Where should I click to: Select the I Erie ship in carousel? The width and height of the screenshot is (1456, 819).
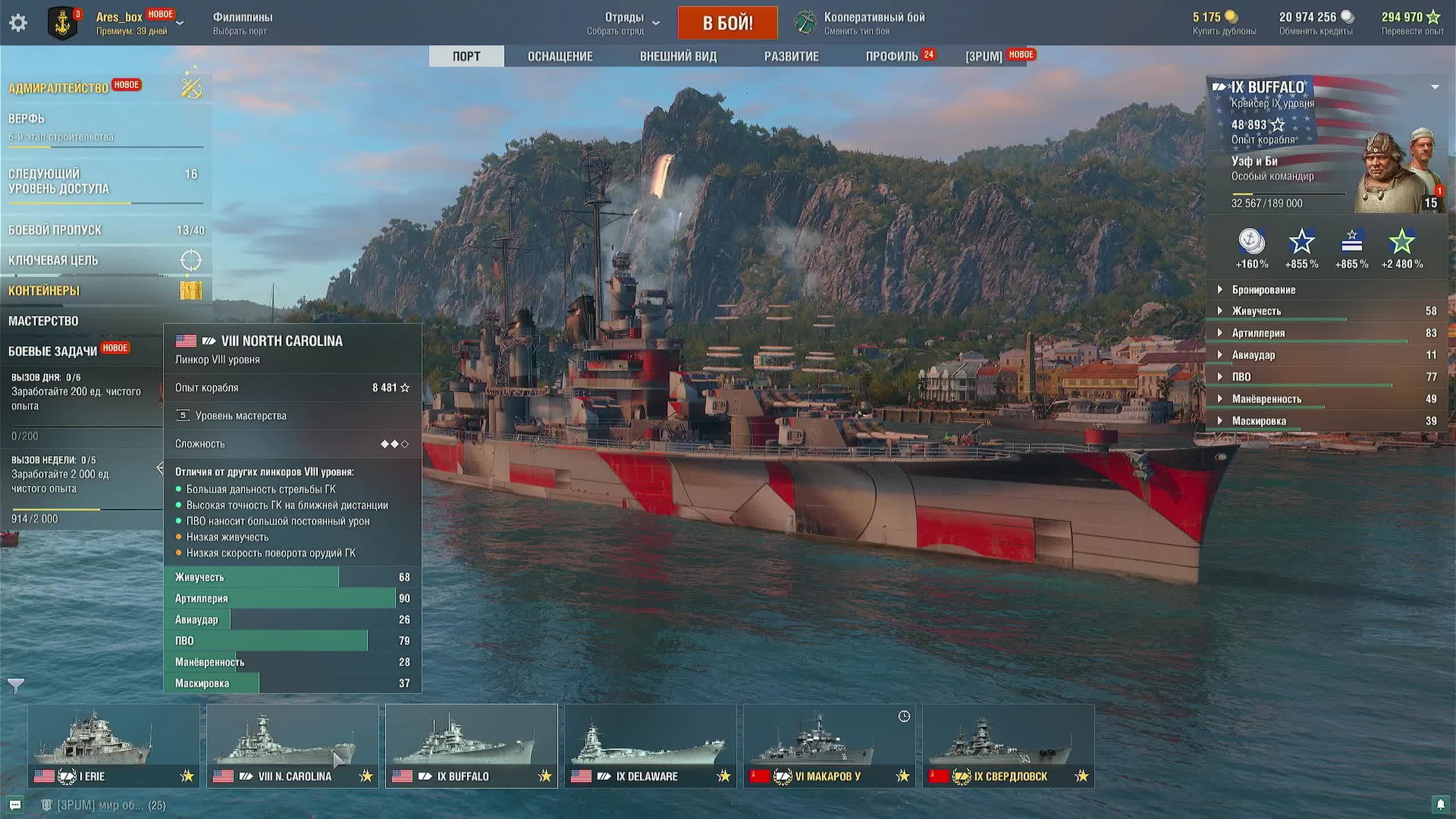click(x=114, y=746)
